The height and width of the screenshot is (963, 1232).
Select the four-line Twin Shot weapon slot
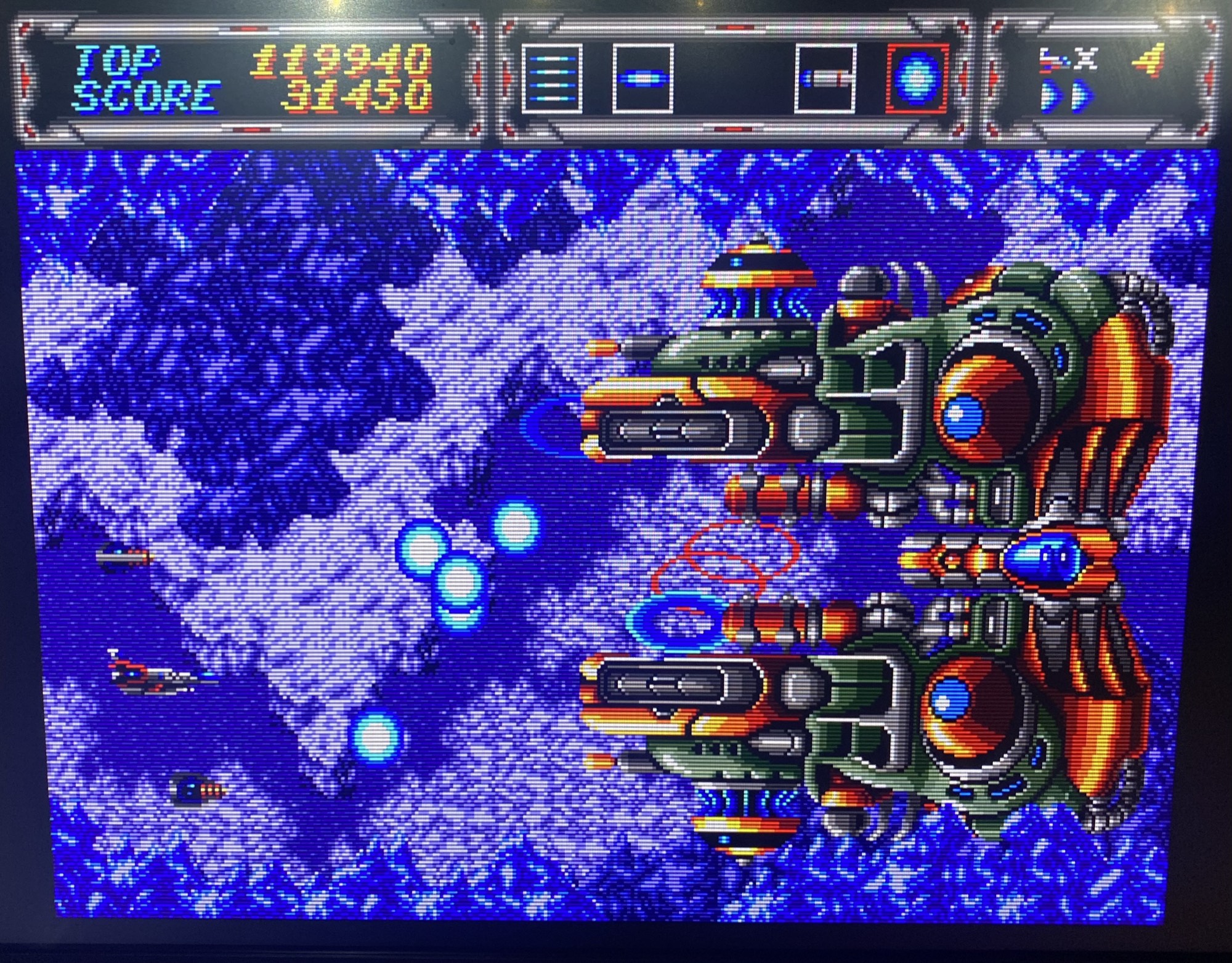click(552, 79)
